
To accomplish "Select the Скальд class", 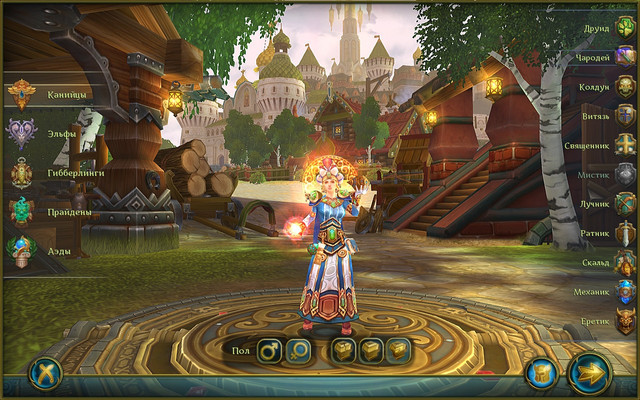I will 625,263.
